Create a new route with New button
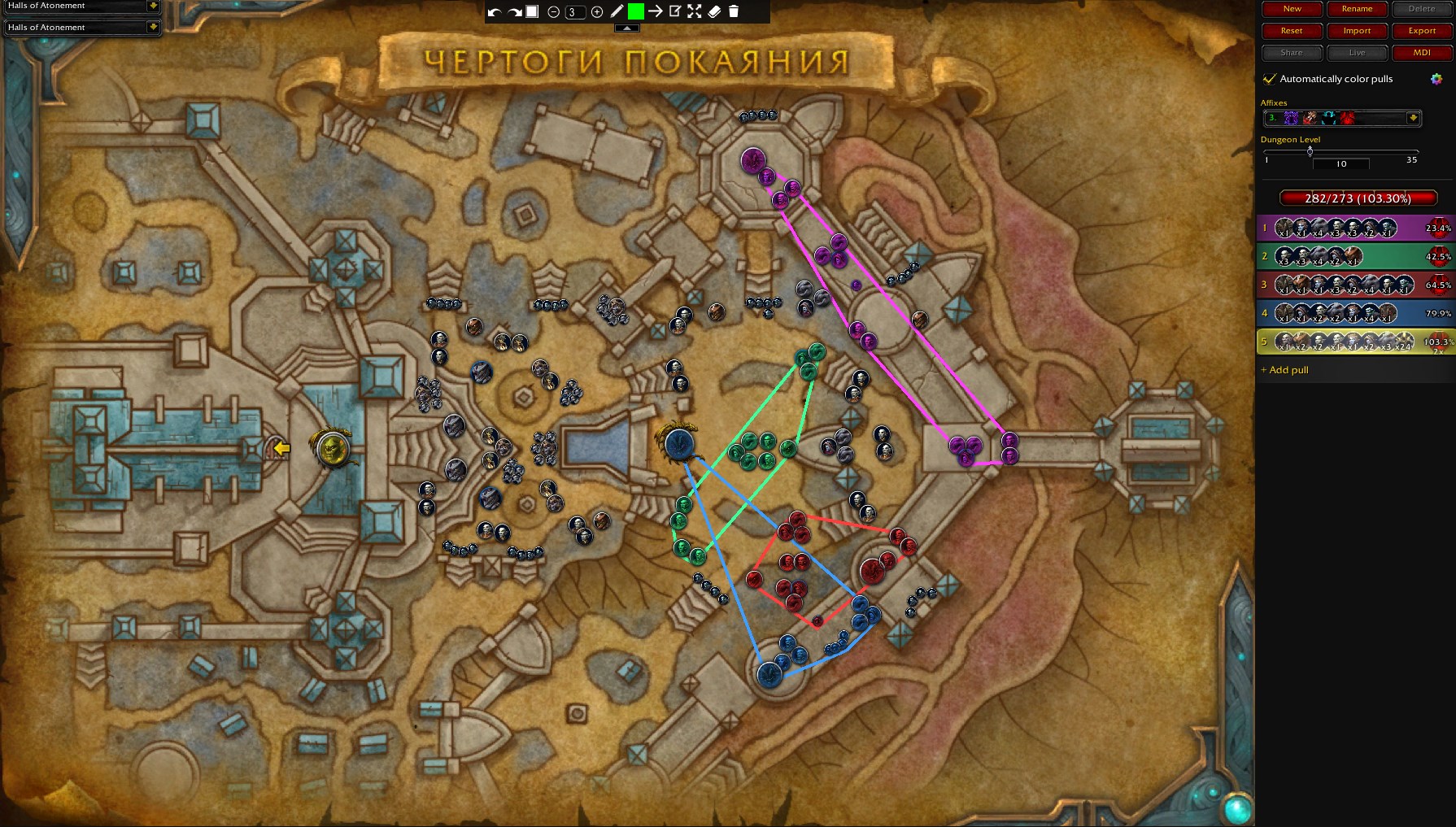 1292,9
